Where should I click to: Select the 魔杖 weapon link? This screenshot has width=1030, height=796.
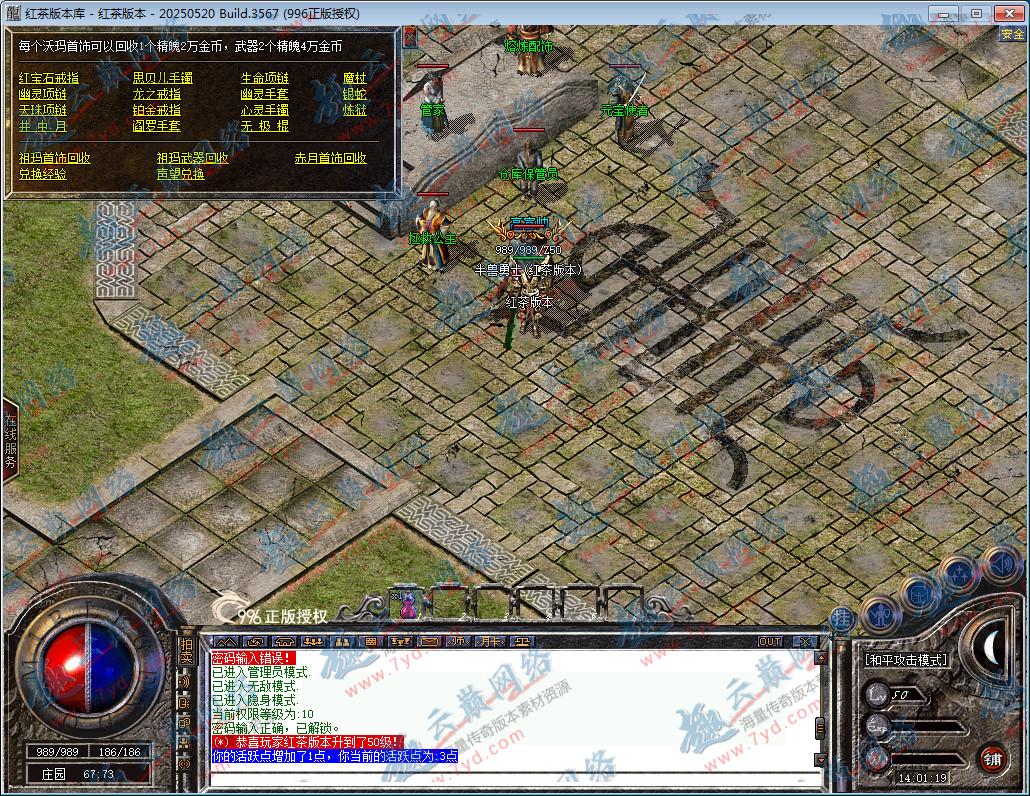click(x=354, y=78)
